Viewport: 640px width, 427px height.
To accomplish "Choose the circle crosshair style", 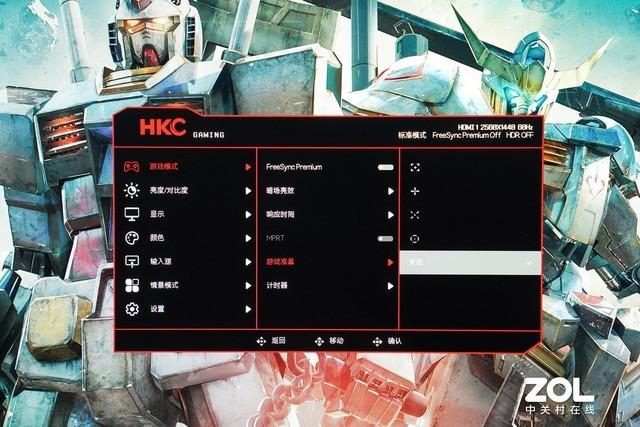I will point(415,238).
